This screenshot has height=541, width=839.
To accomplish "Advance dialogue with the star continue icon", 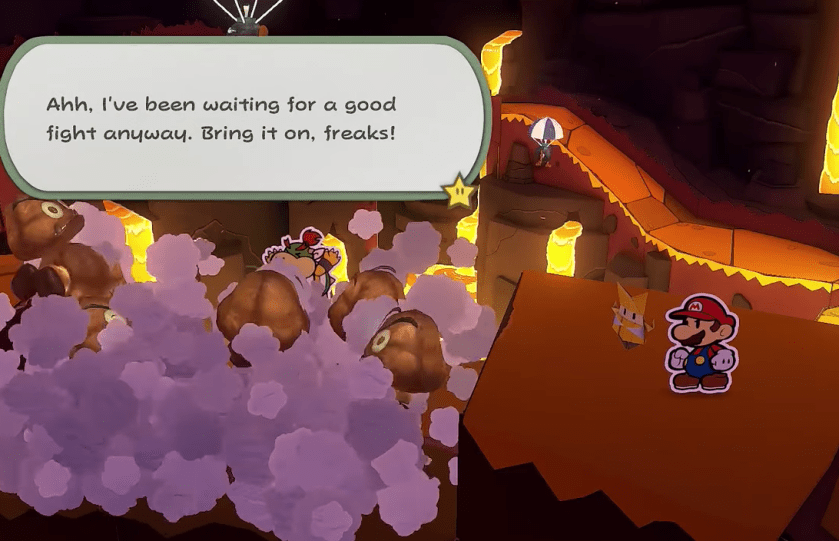I will 459,190.
